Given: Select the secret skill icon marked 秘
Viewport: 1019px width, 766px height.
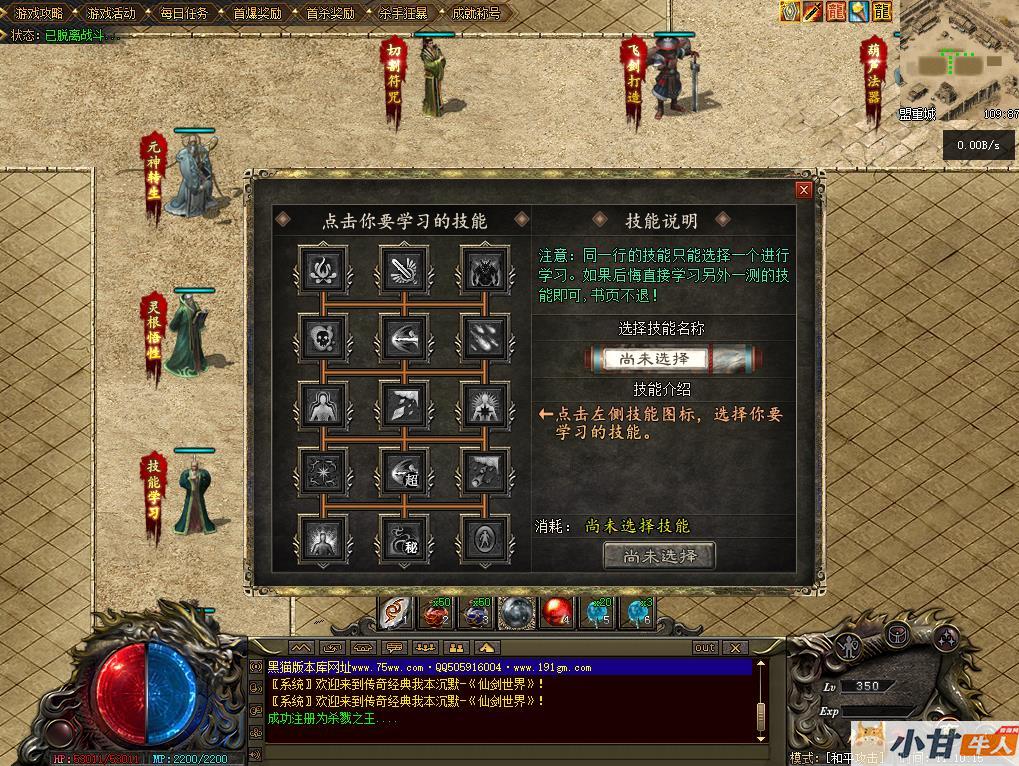Looking at the screenshot, I should point(404,538).
